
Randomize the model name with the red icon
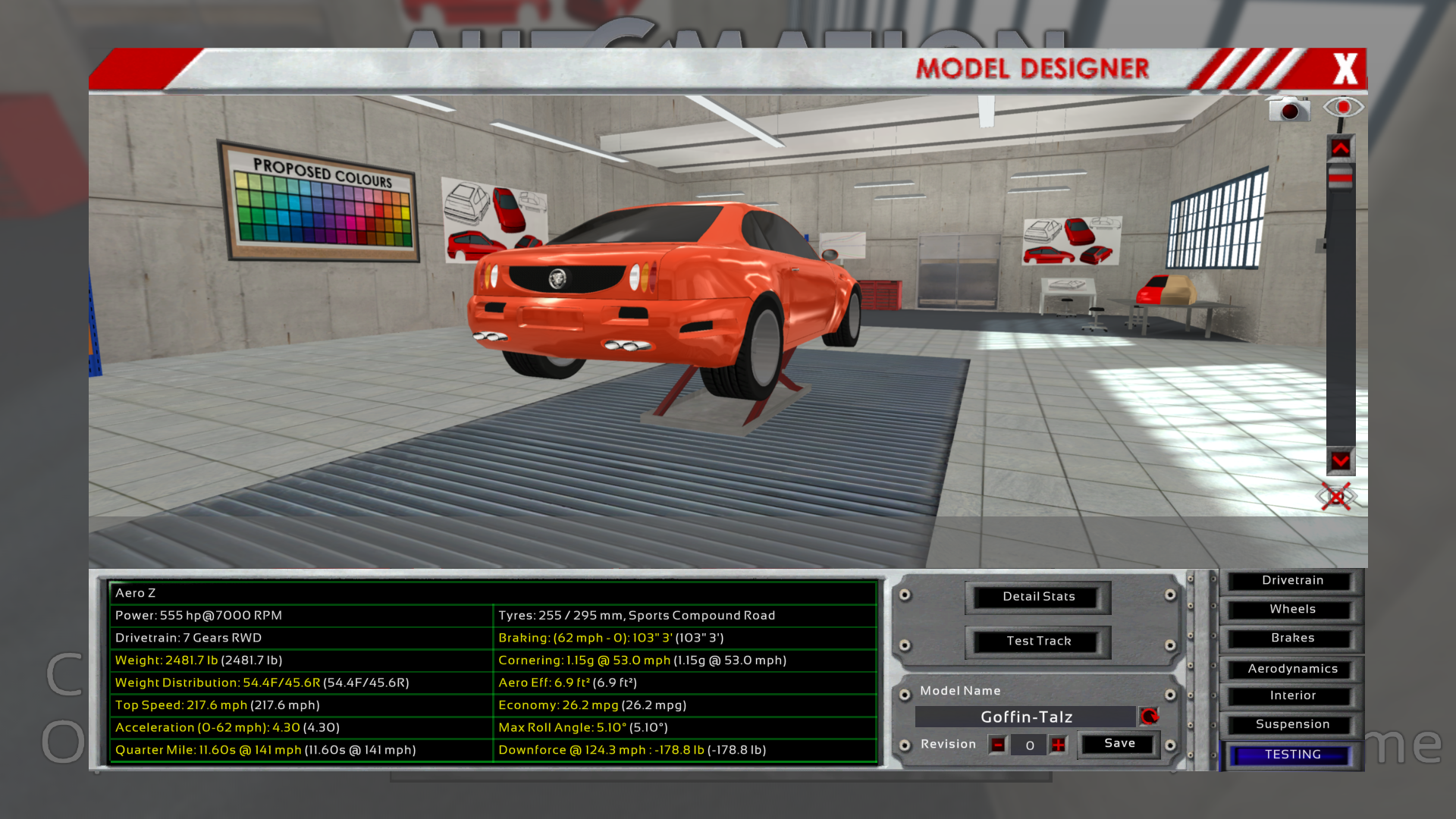click(1150, 717)
